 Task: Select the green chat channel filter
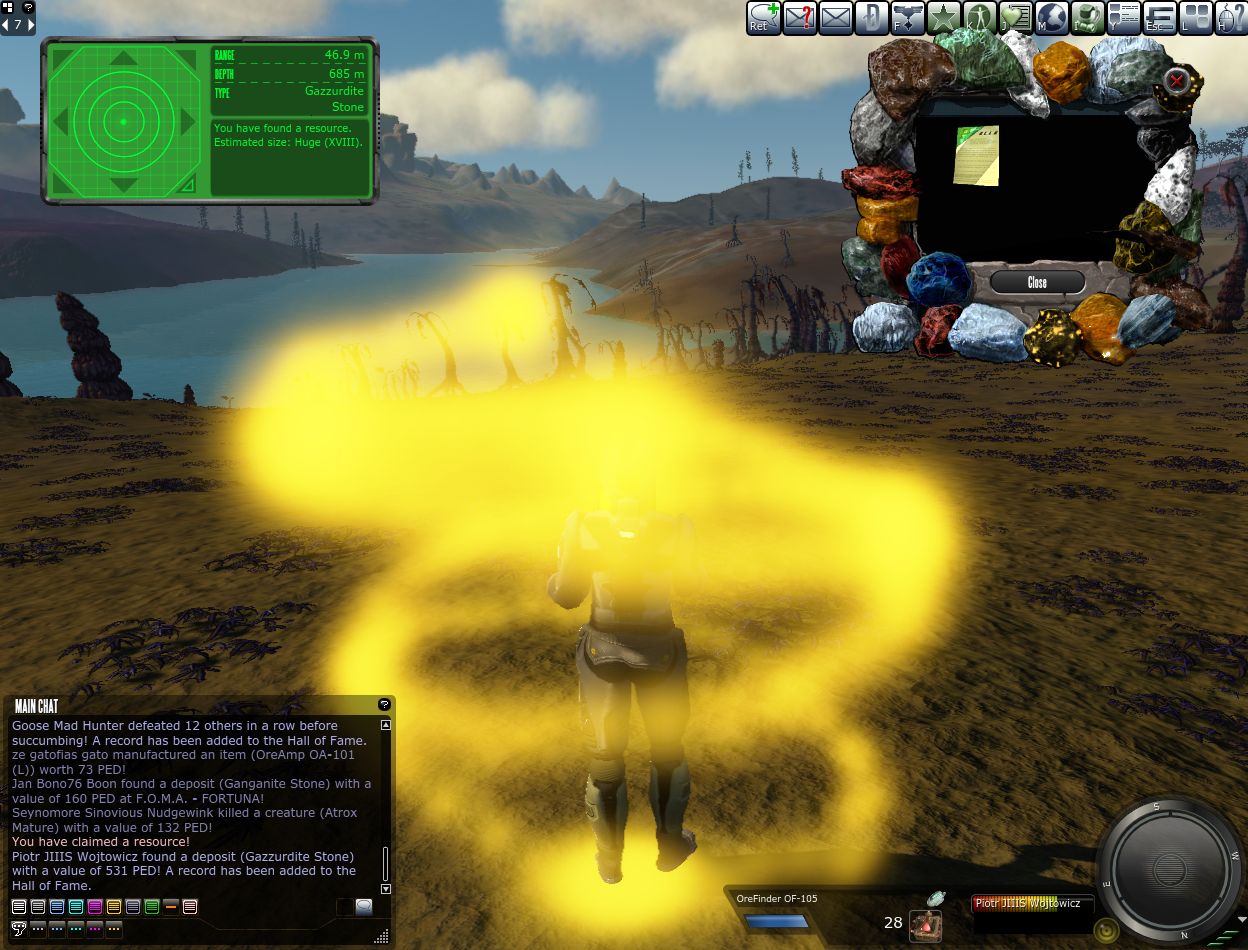pyautogui.click(x=152, y=907)
